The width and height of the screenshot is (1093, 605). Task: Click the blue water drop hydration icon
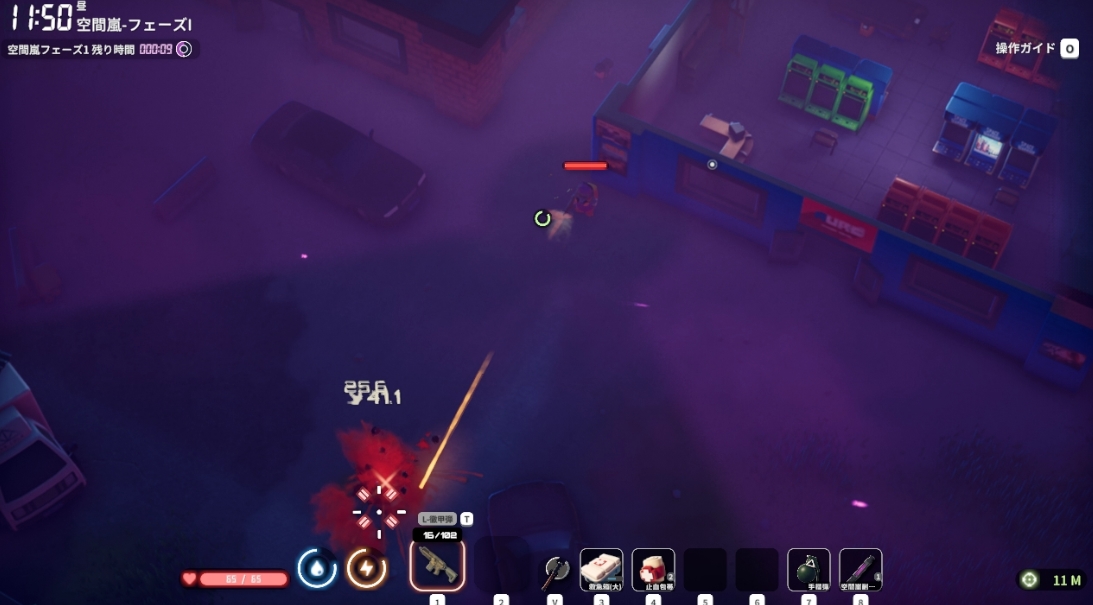pyautogui.click(x=317, y=568)
